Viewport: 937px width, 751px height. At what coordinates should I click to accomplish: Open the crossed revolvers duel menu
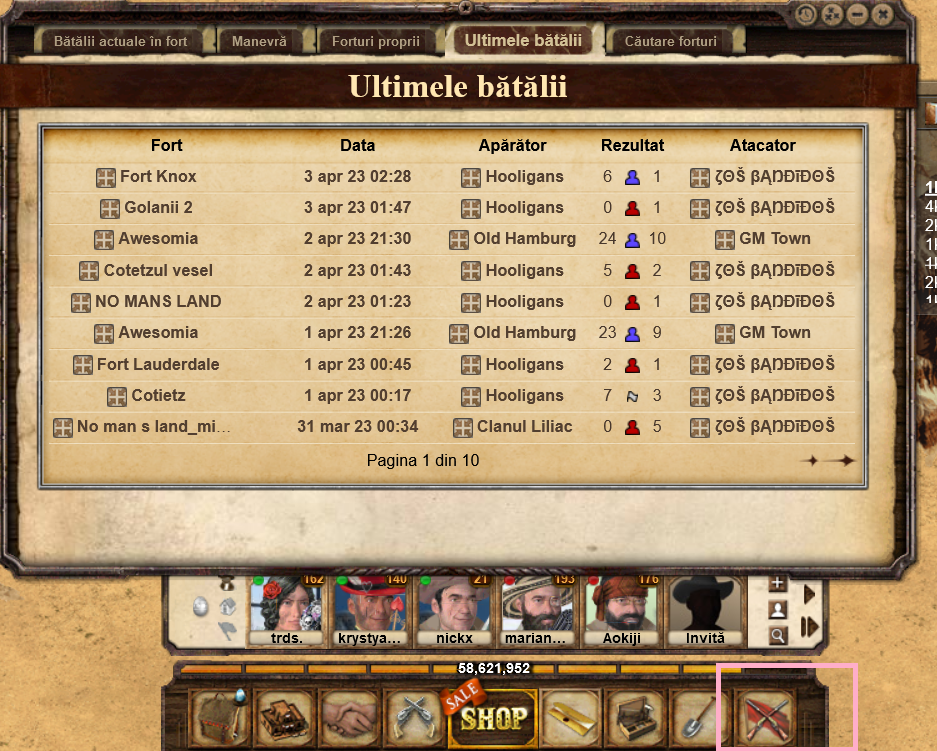(x=412, y=718)
